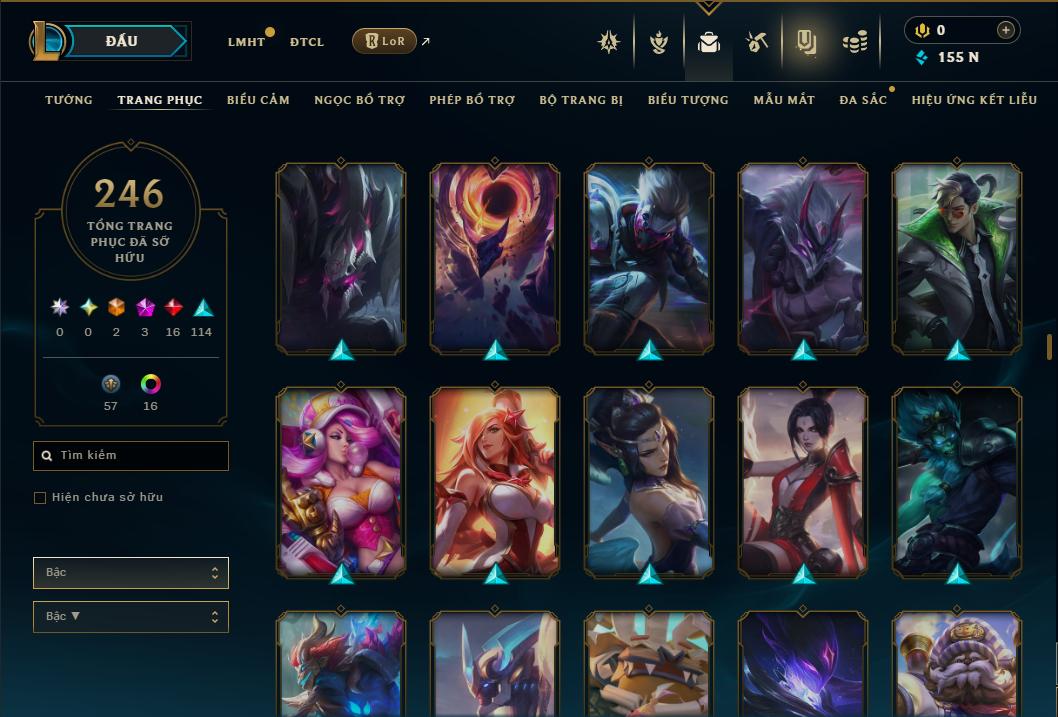Viewport: 1058px width, 717px height.
Task: Add currency with the plus button
Action: (1005, 30)
